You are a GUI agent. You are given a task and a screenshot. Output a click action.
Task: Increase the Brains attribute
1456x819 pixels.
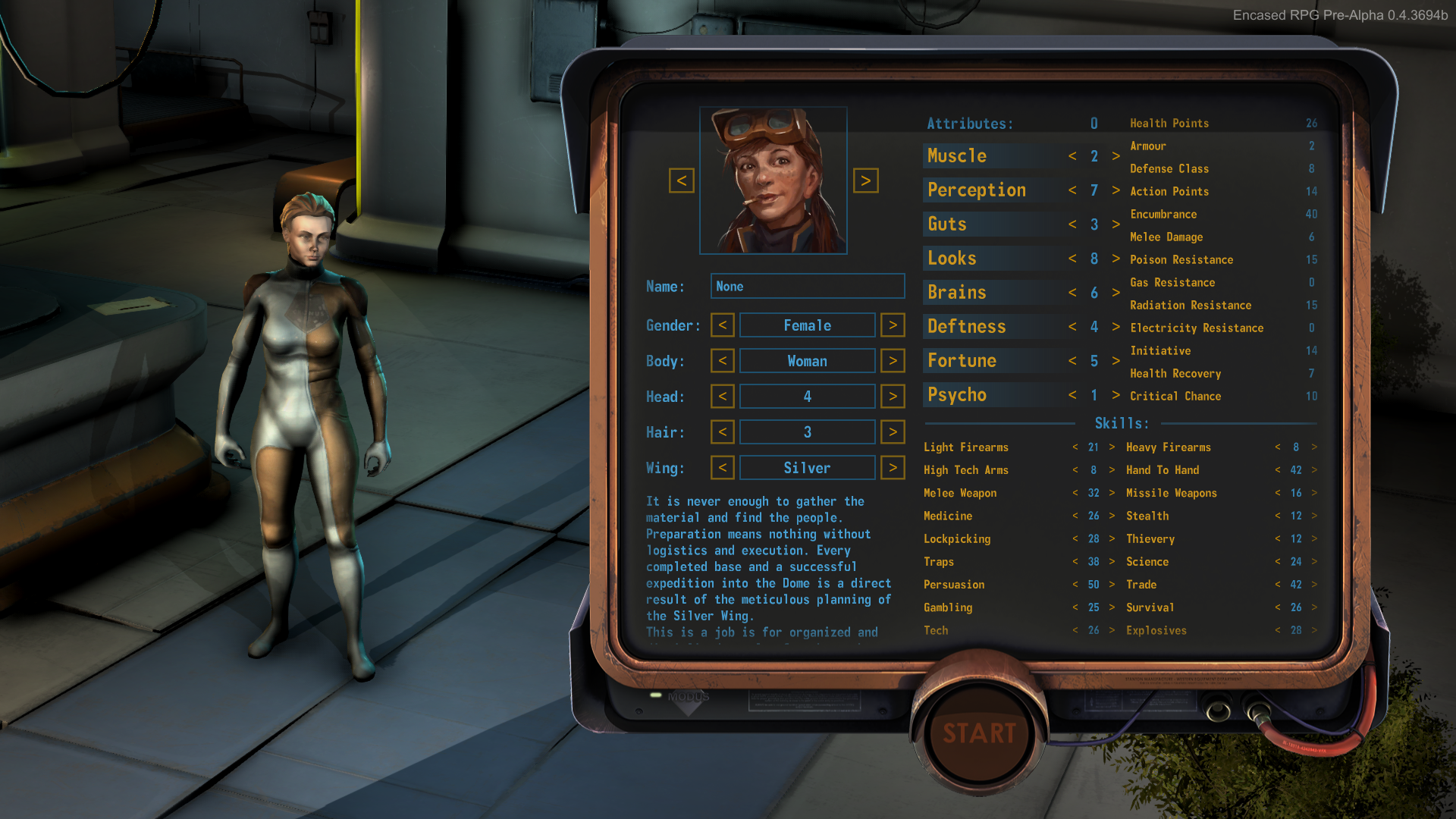pyautogui.click(x=1116, y=293)
